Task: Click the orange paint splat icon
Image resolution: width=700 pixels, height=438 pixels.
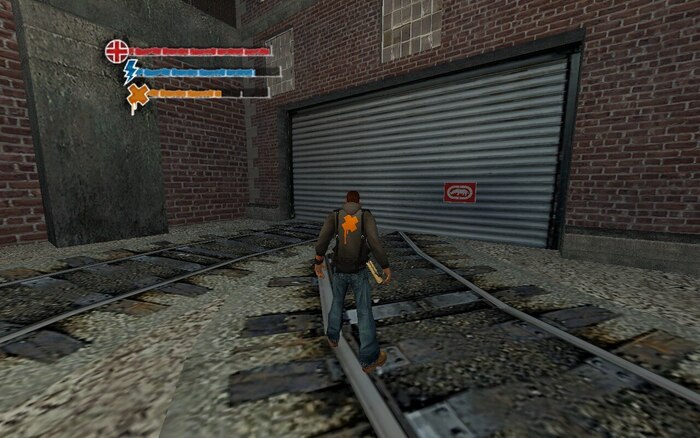Action: pyautogui.click(x=138, y=95)
